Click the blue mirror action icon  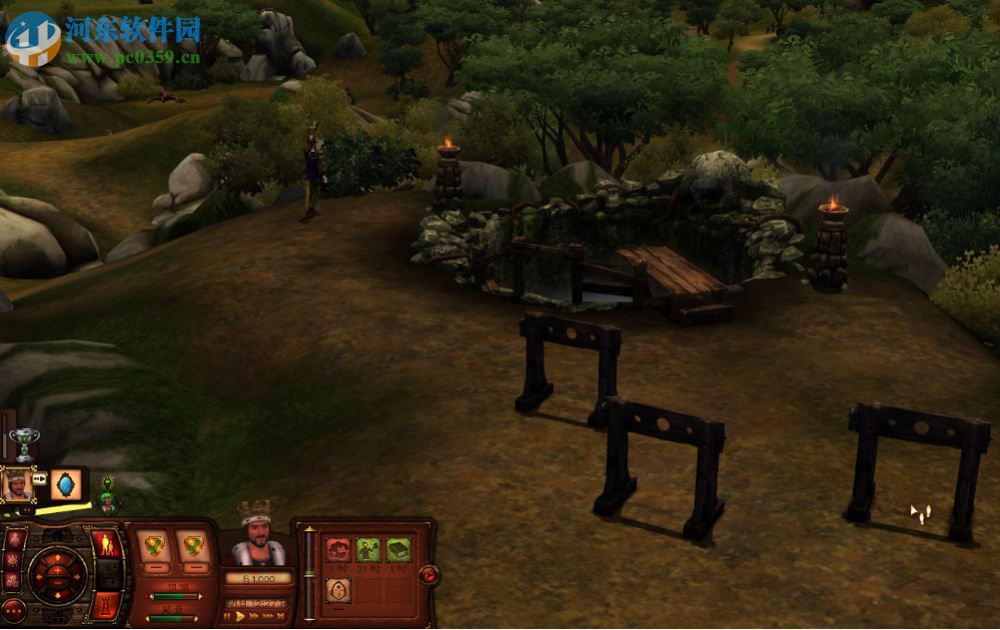click(x=66, y=486)
